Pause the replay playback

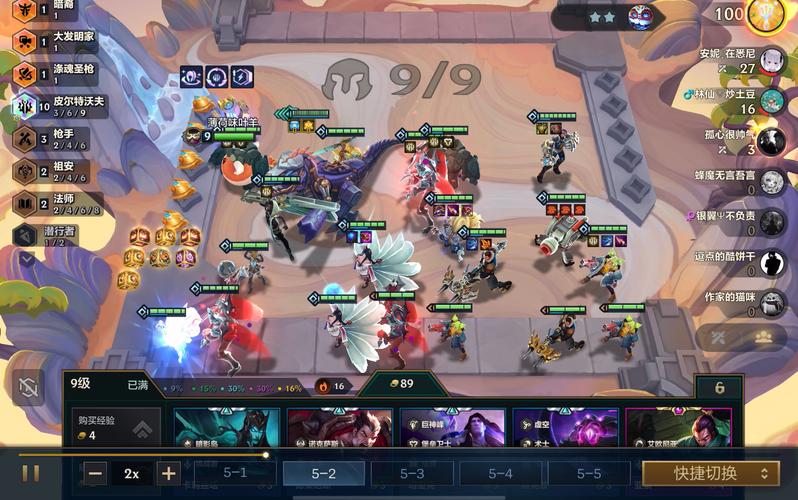pyautogui.click(x=31, y=473)
